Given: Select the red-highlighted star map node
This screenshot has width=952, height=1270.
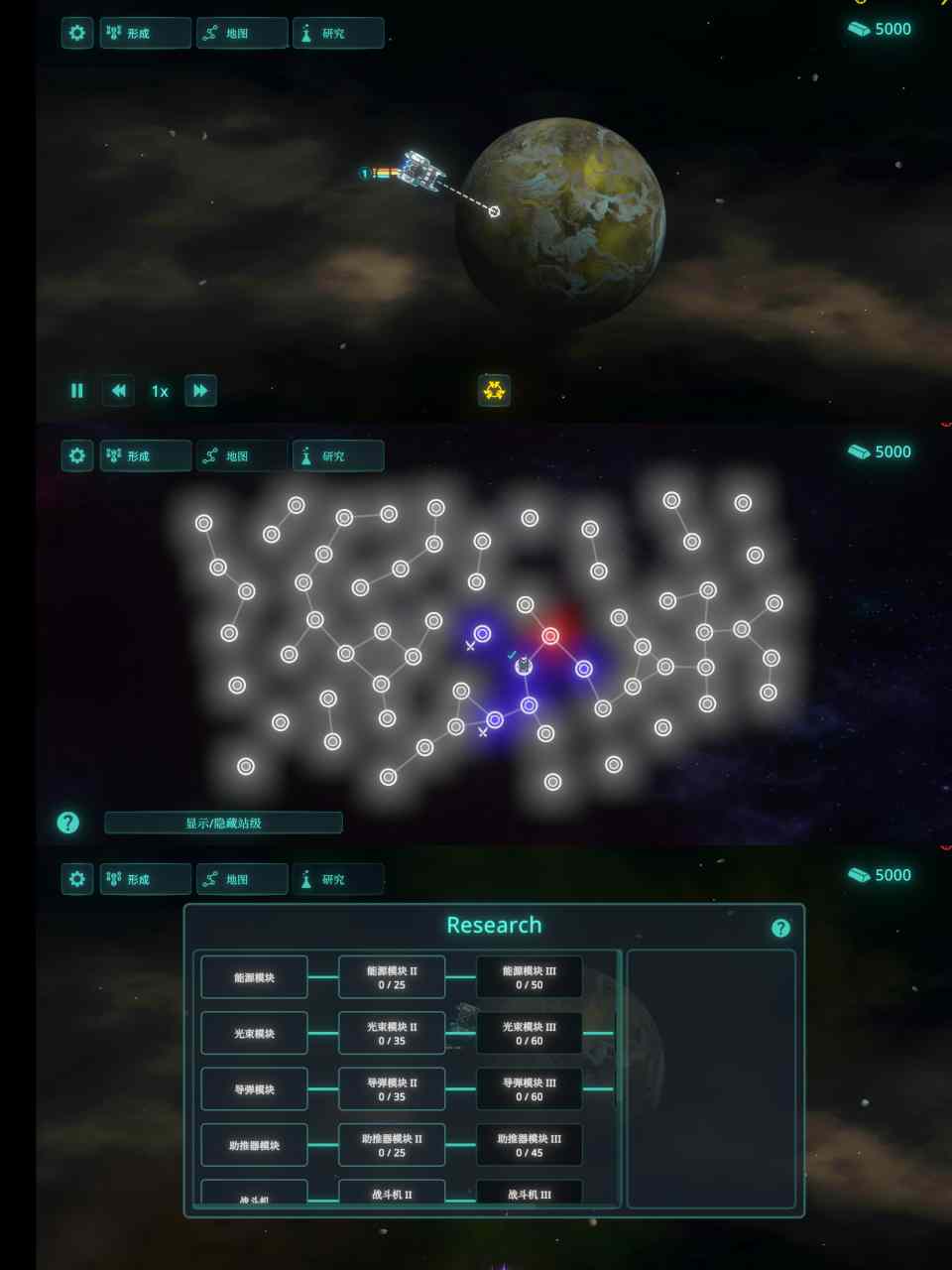Looking at the screenshot, I should pyautogui.click(x=550, y=636).
